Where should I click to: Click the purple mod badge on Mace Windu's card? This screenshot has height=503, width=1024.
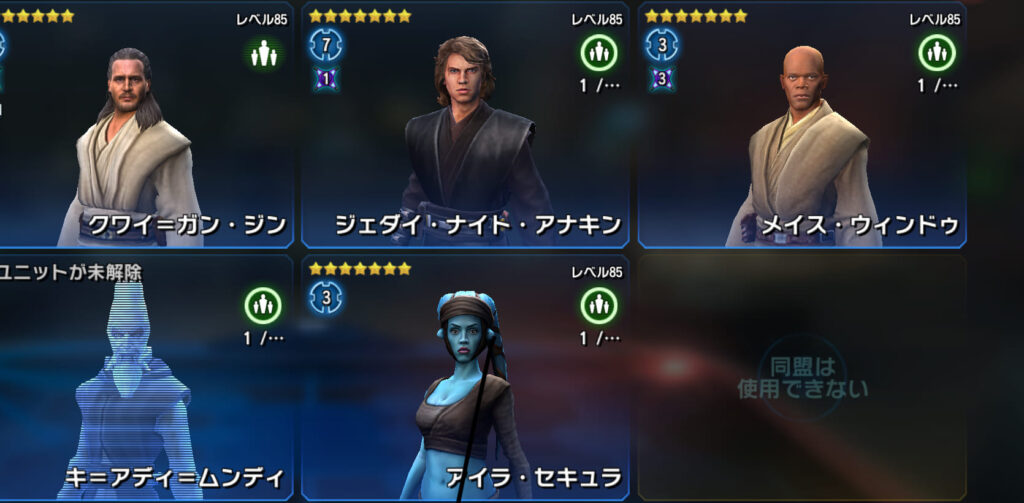pos(661,78)
